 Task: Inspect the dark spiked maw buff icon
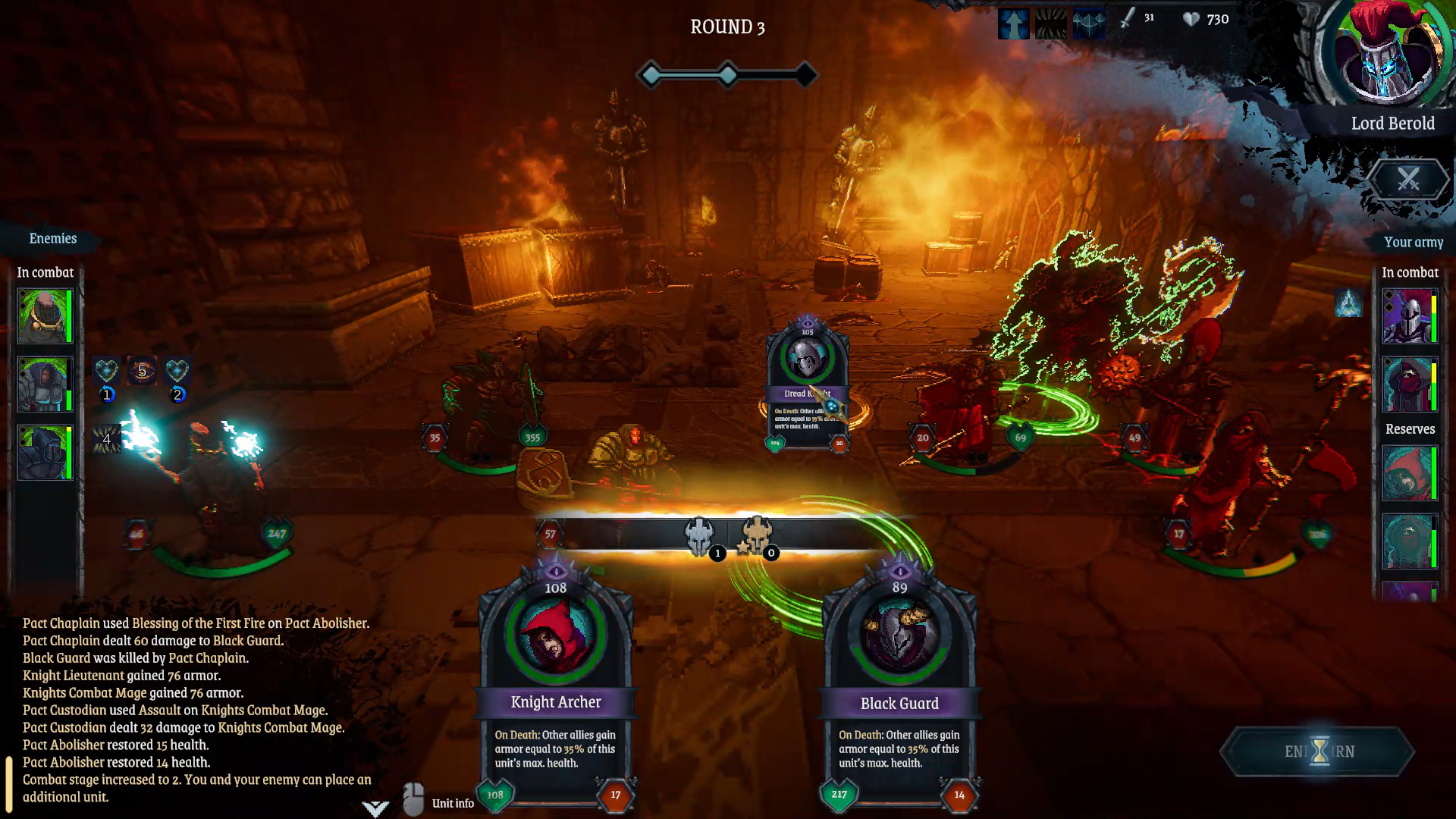pos(1051,24)
